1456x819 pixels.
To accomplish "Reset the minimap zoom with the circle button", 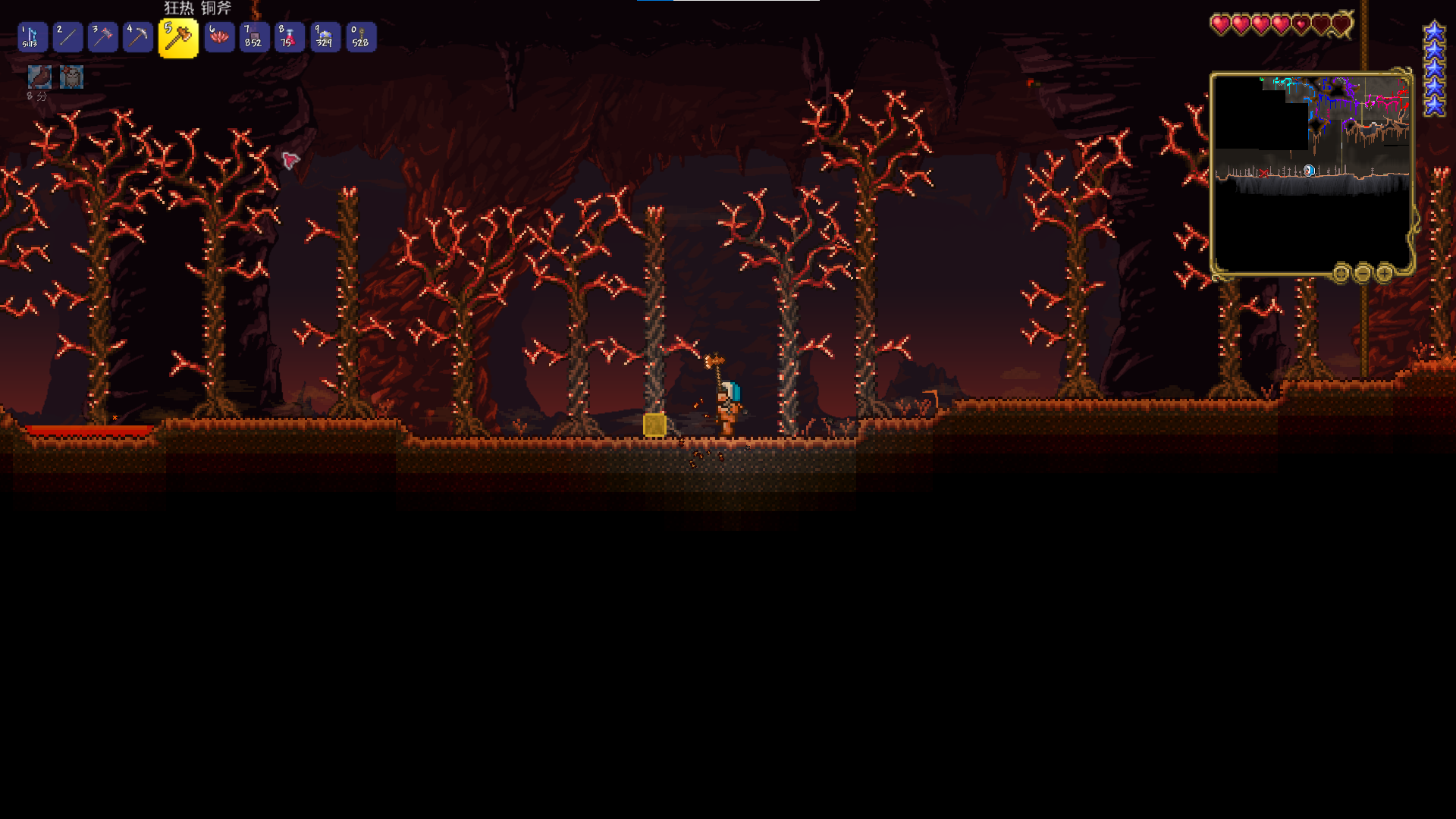I will [1341, 273].
